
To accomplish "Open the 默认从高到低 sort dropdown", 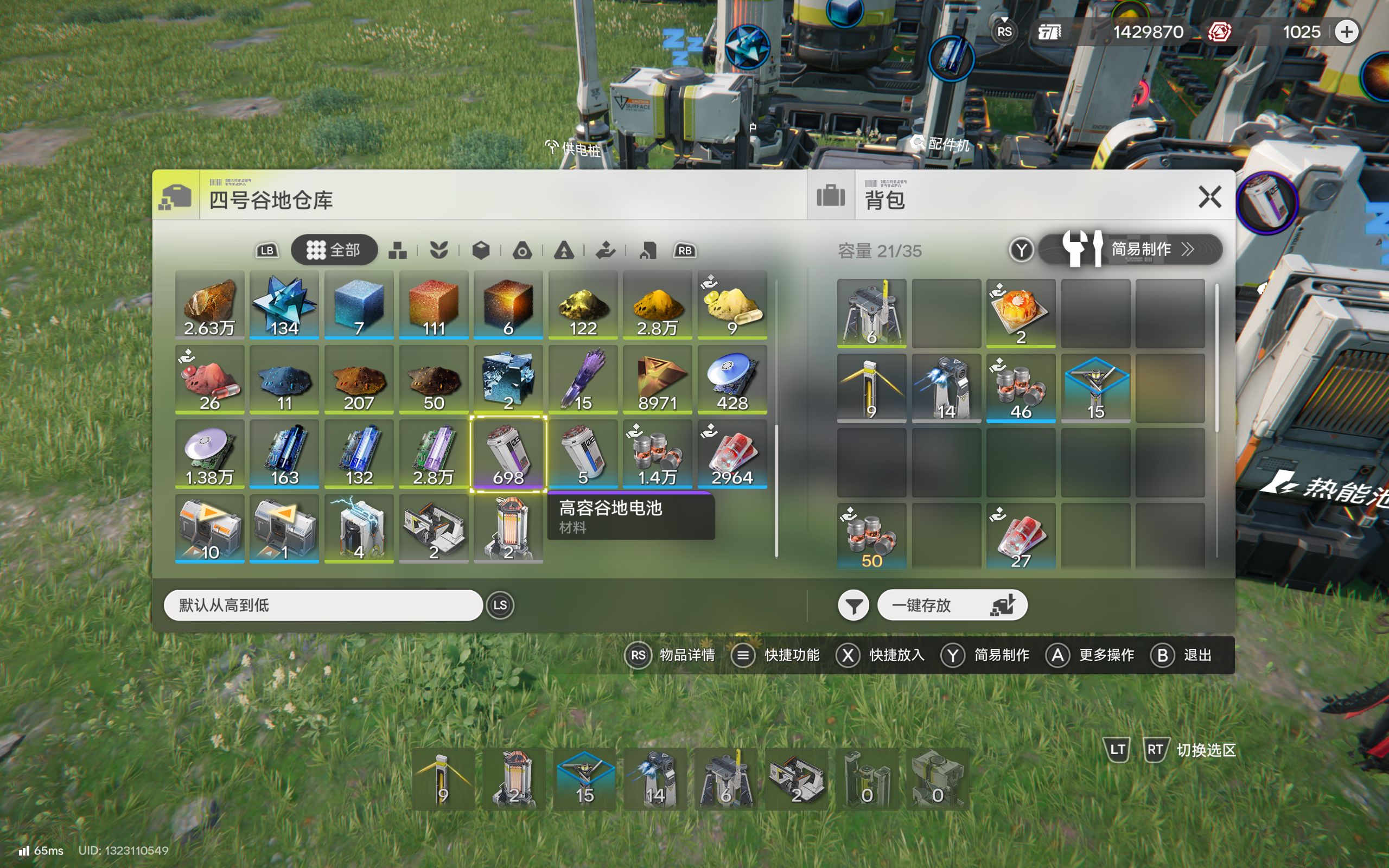I will click(x=323, y=605).
